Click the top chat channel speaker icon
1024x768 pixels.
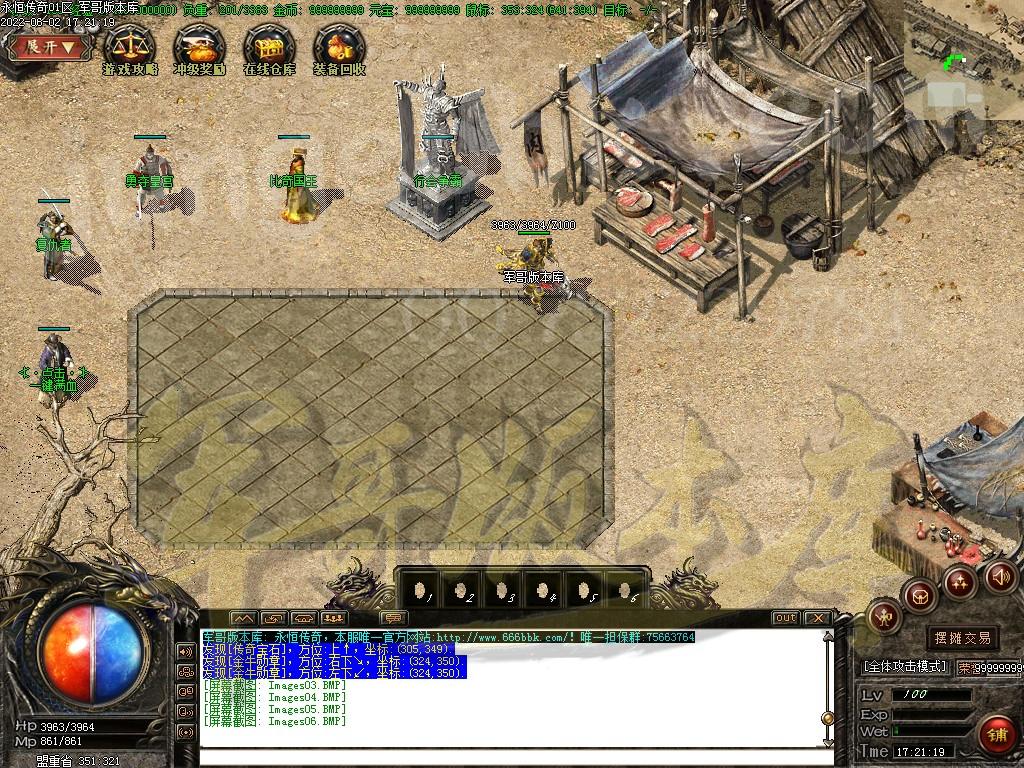185,651
